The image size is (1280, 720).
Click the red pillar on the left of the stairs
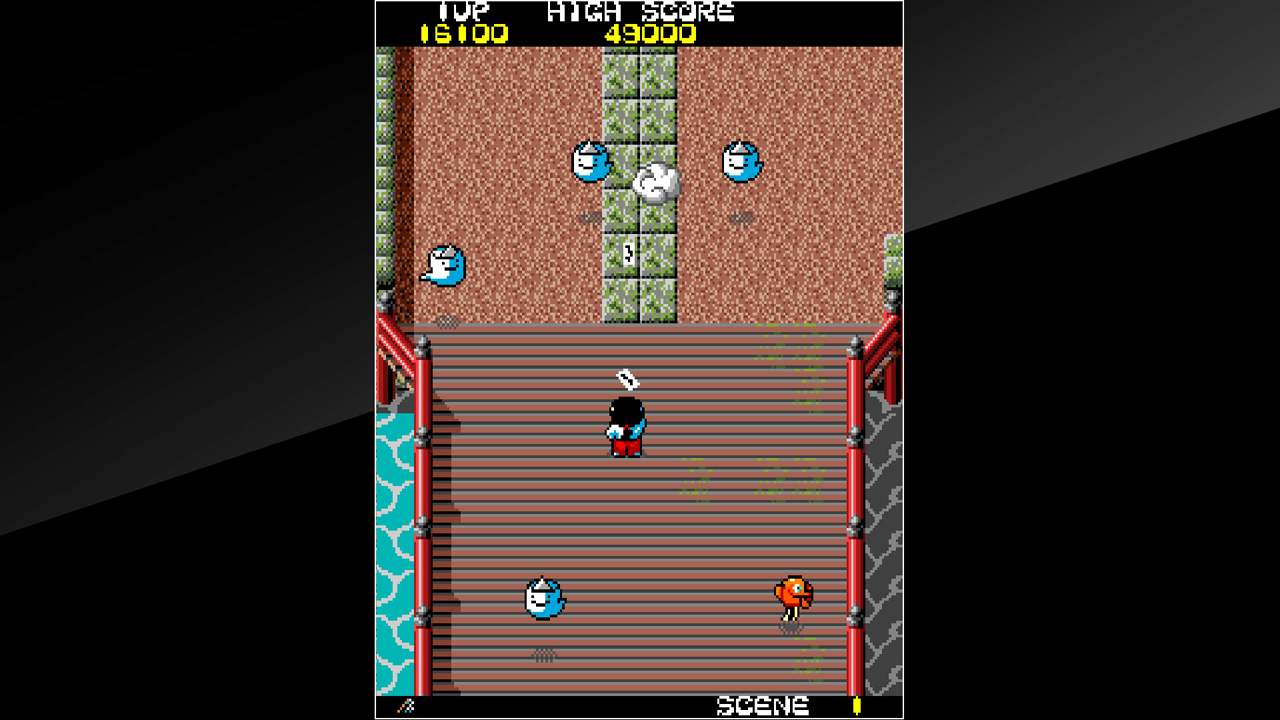click(x=424, y=500)
